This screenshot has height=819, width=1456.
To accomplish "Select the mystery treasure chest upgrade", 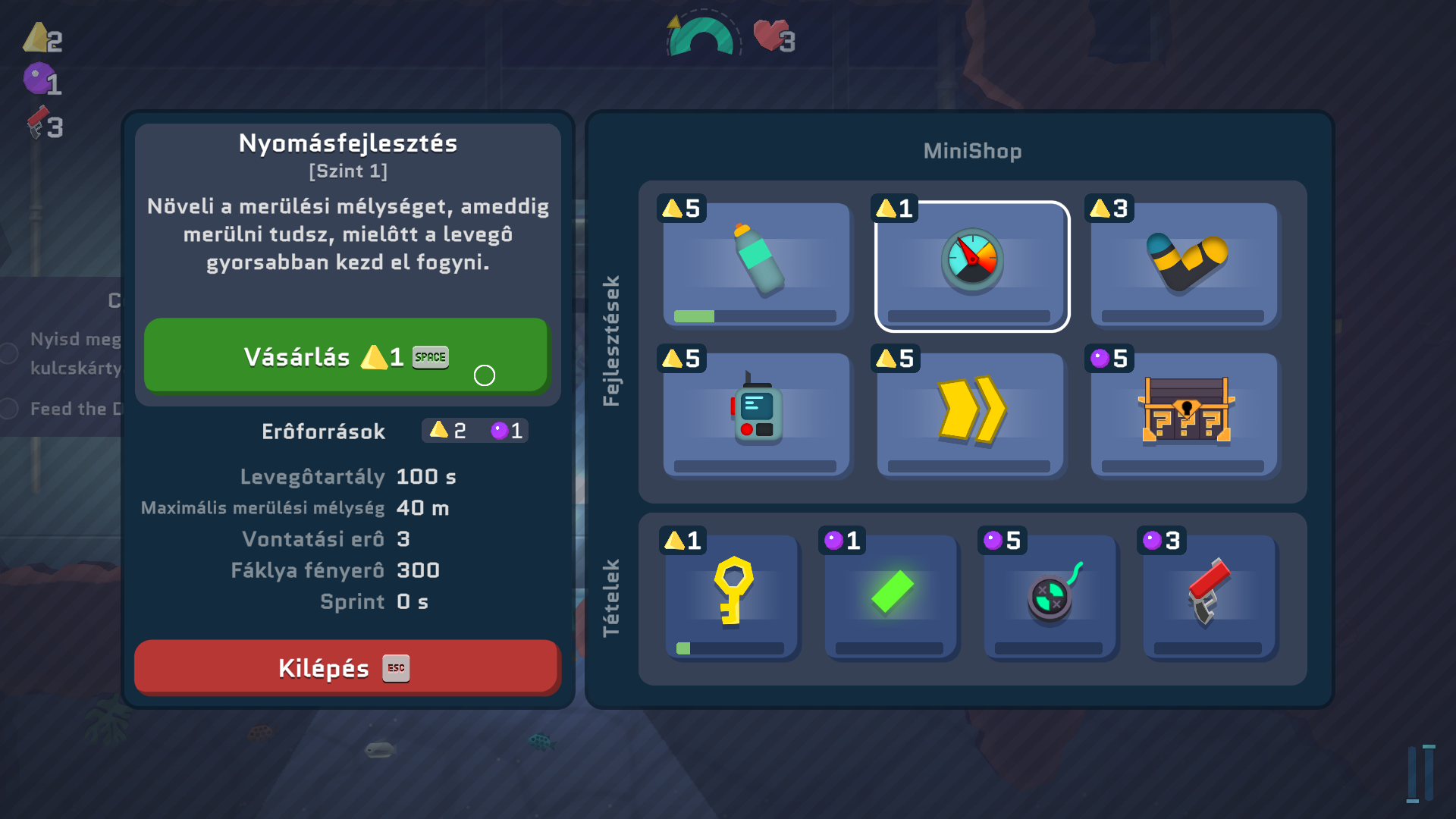I will click(1185, 414).
